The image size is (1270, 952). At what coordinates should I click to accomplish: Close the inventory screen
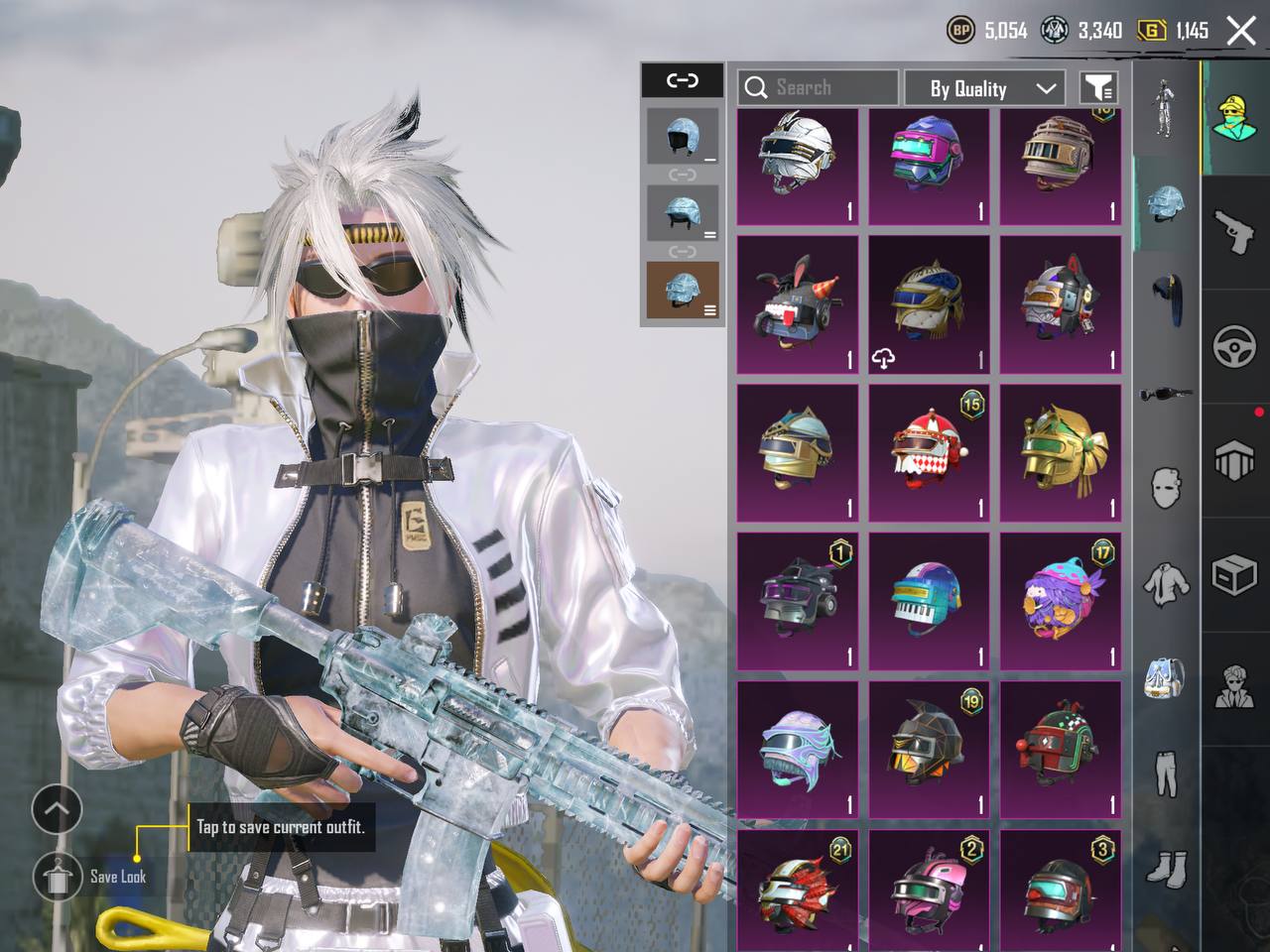click(1241, 31)
